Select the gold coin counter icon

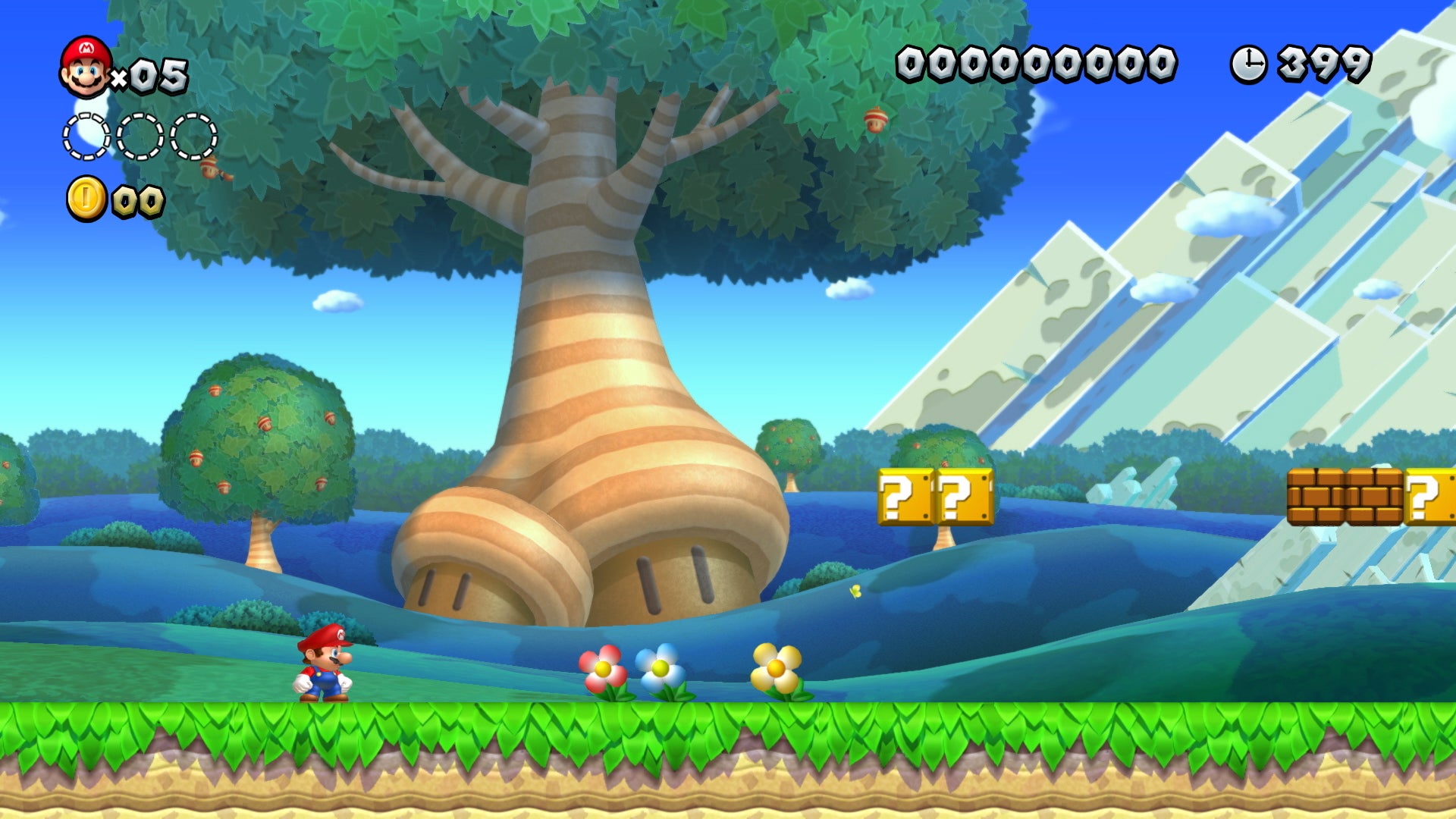pos(85,198)
